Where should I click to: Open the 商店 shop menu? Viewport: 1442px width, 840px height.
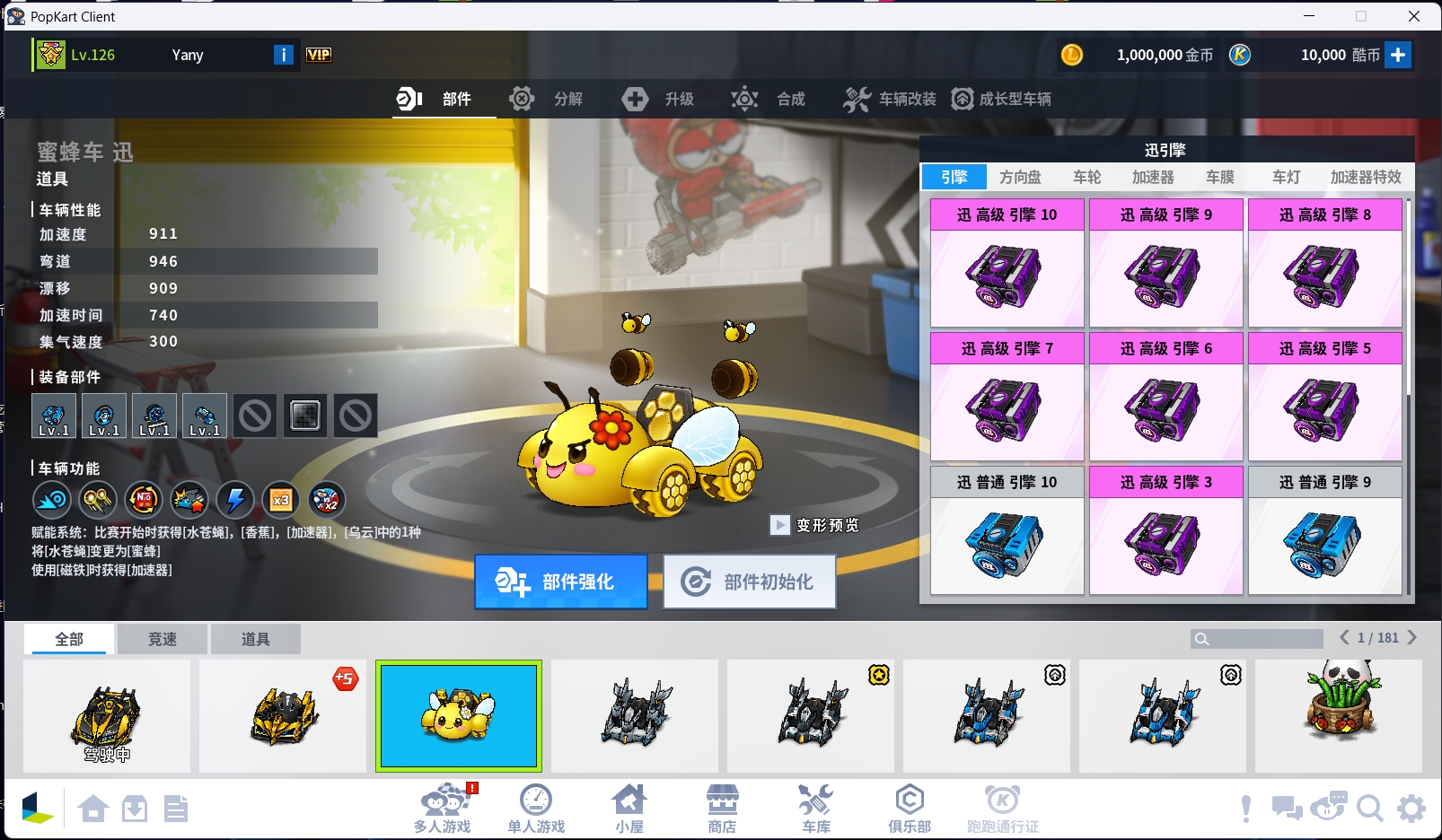click(722, 808)
